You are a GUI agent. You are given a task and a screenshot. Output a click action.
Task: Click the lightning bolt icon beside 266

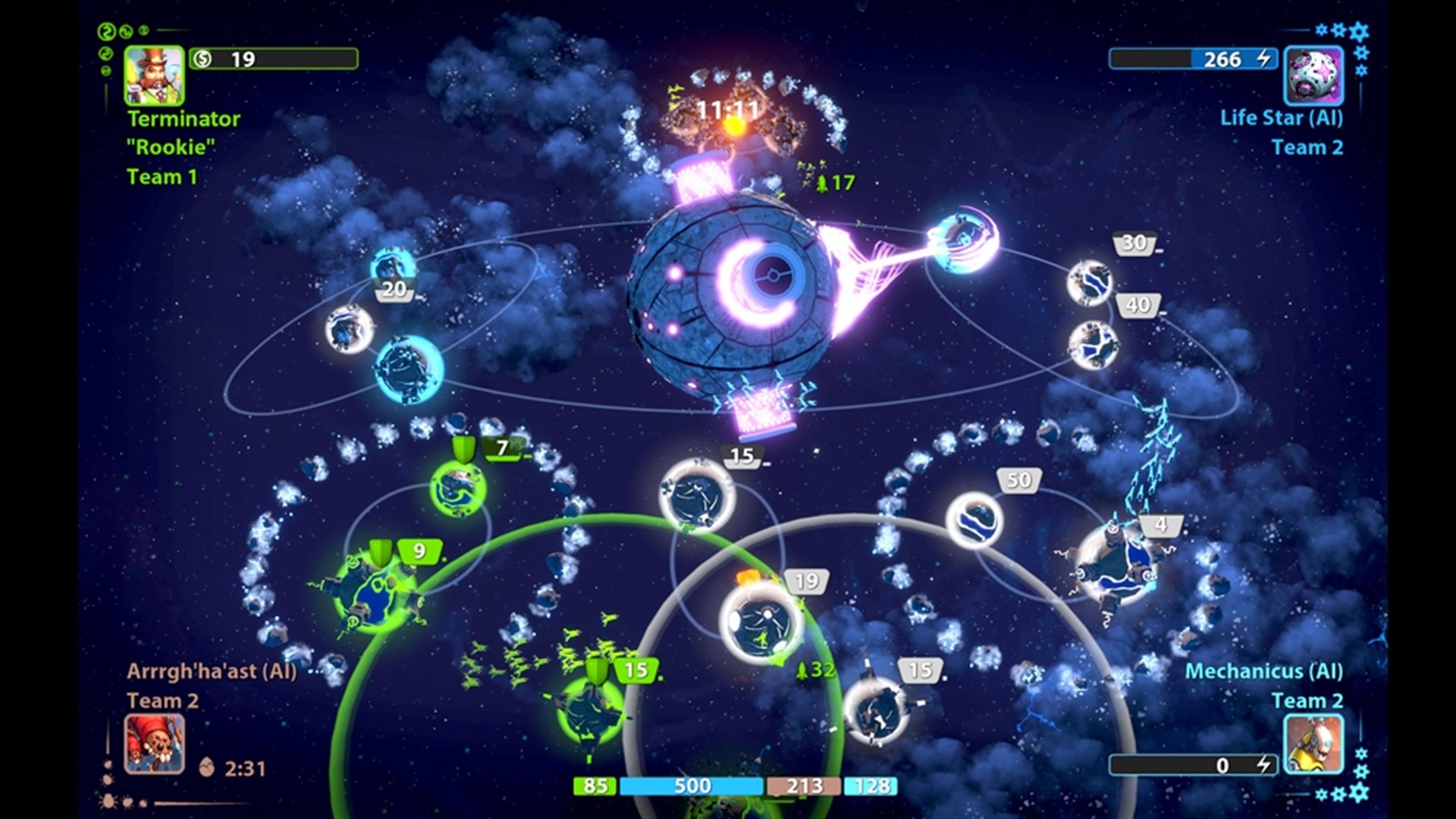(x=1262, y=58)
